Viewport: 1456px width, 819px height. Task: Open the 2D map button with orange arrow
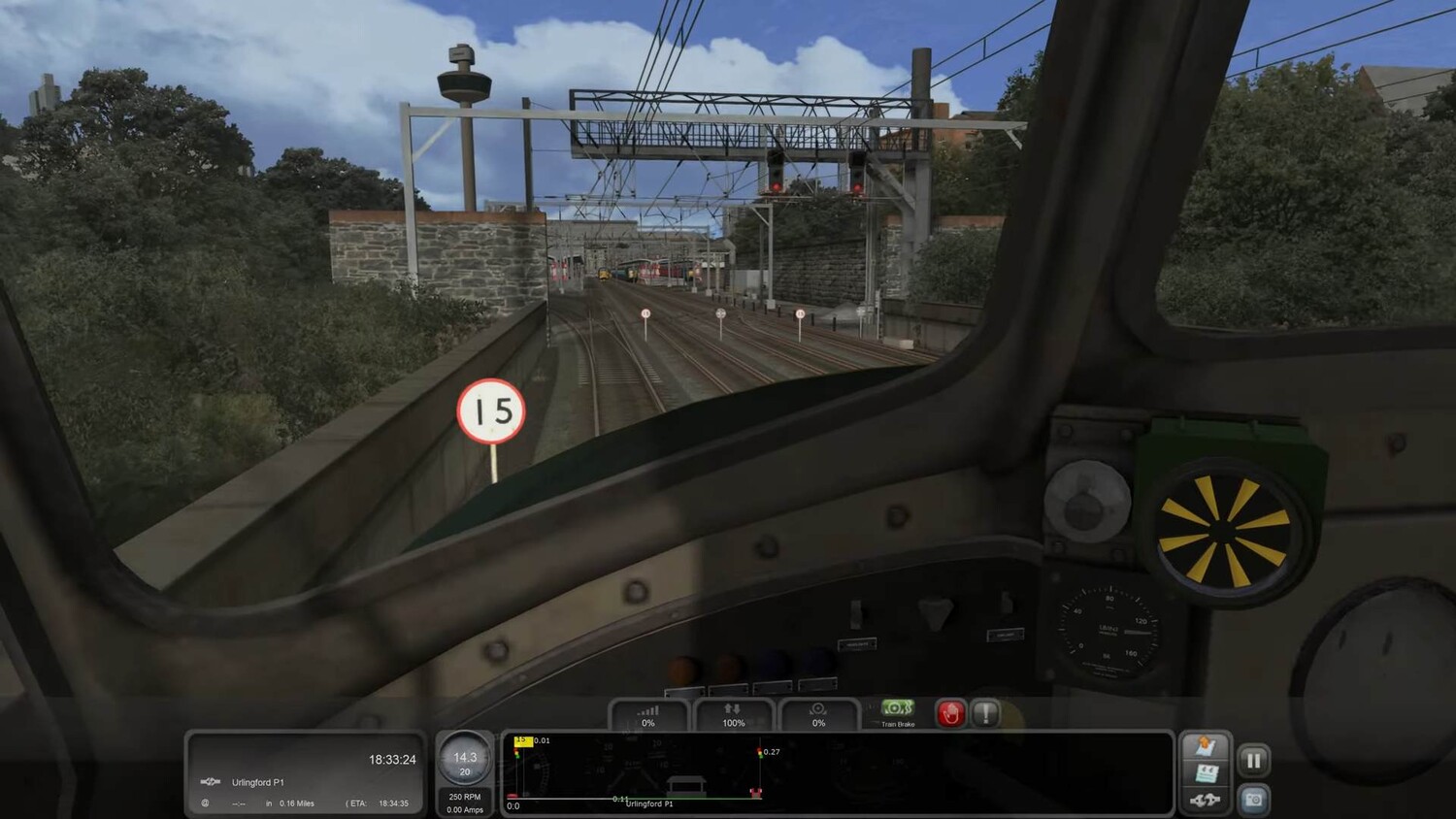click(x=1206, y=747)
